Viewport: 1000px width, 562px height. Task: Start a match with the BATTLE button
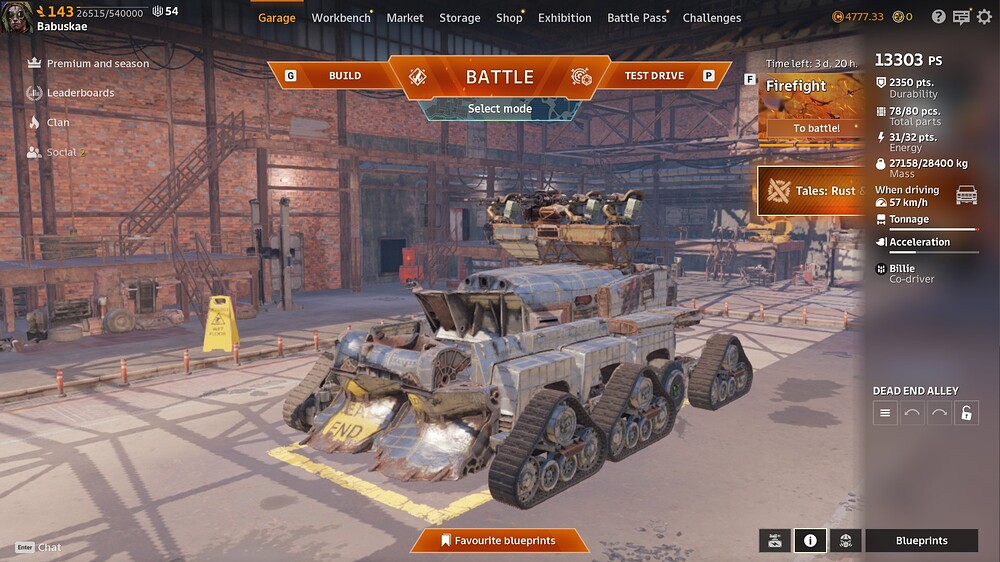coord(499,77)
